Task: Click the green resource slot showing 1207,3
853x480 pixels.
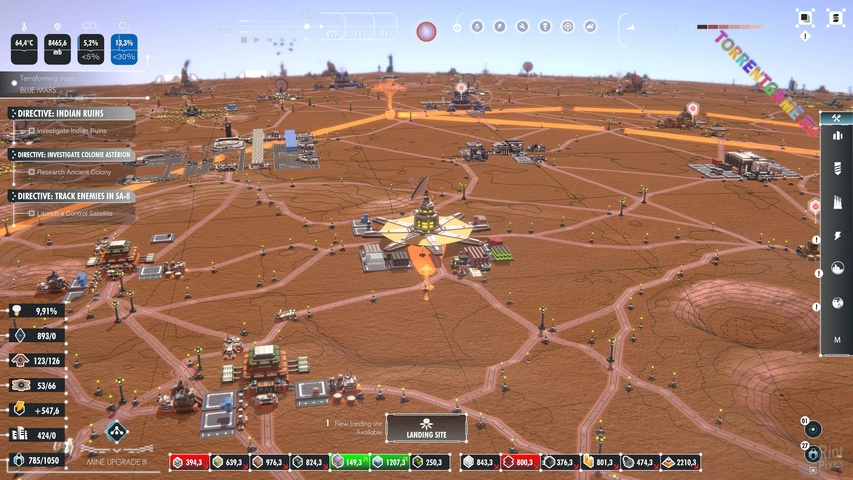Action: 392,462
